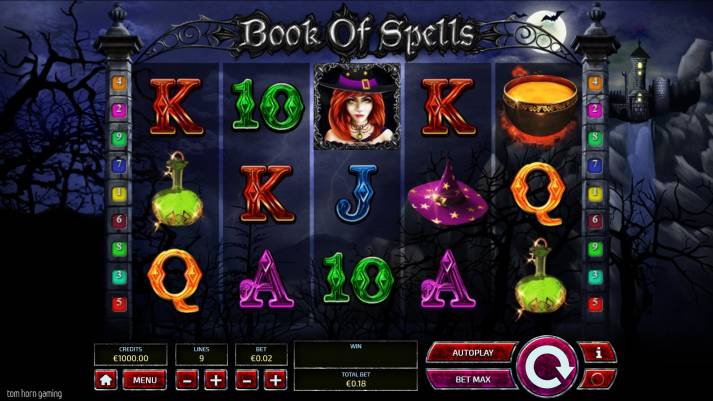Image resolution: width=713 pixels, height=401 pixels.
Task: Open the info paytable icon
Action: pos(597,353)
